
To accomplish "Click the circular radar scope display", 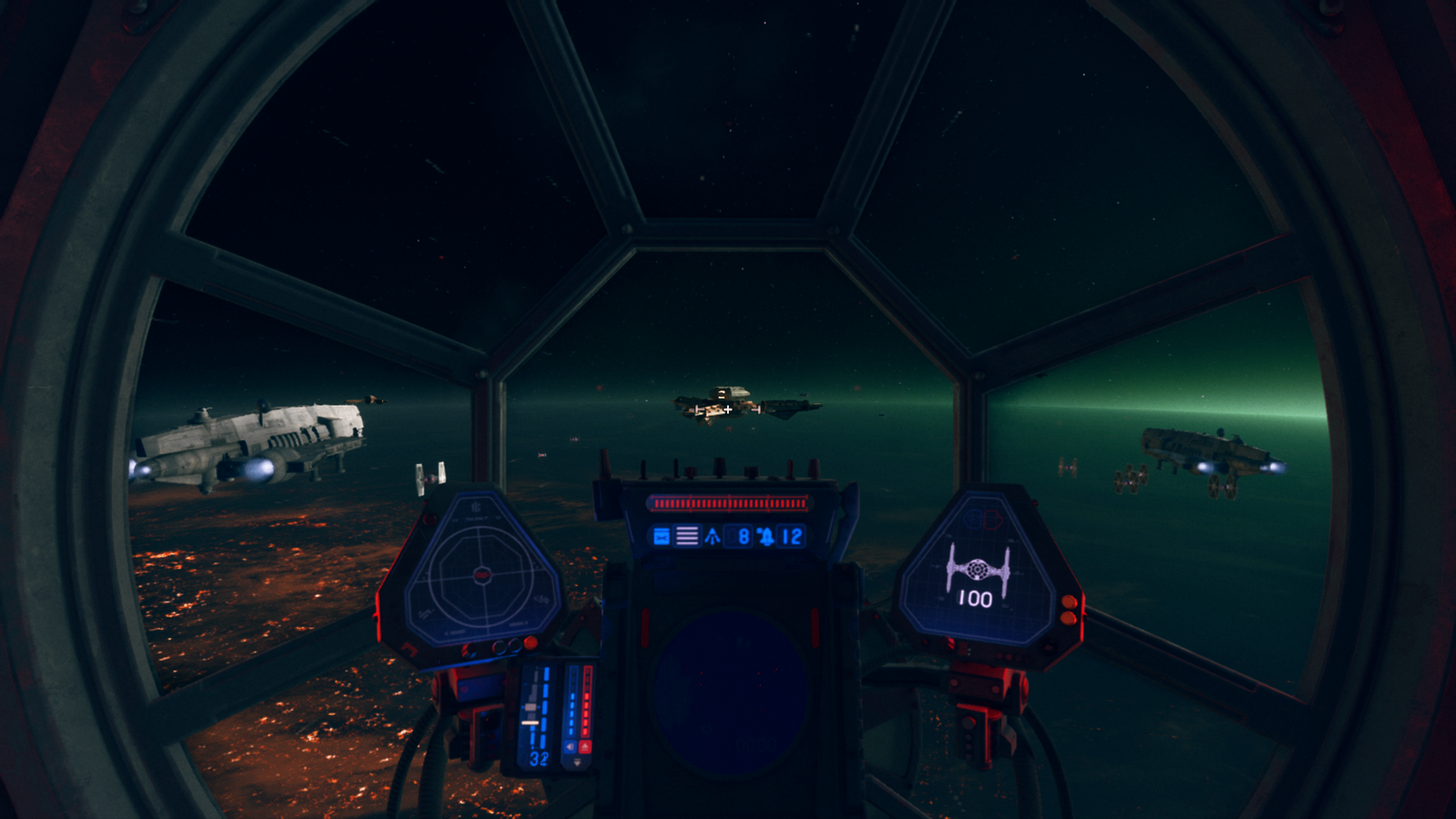I will [x=481, y=575].
